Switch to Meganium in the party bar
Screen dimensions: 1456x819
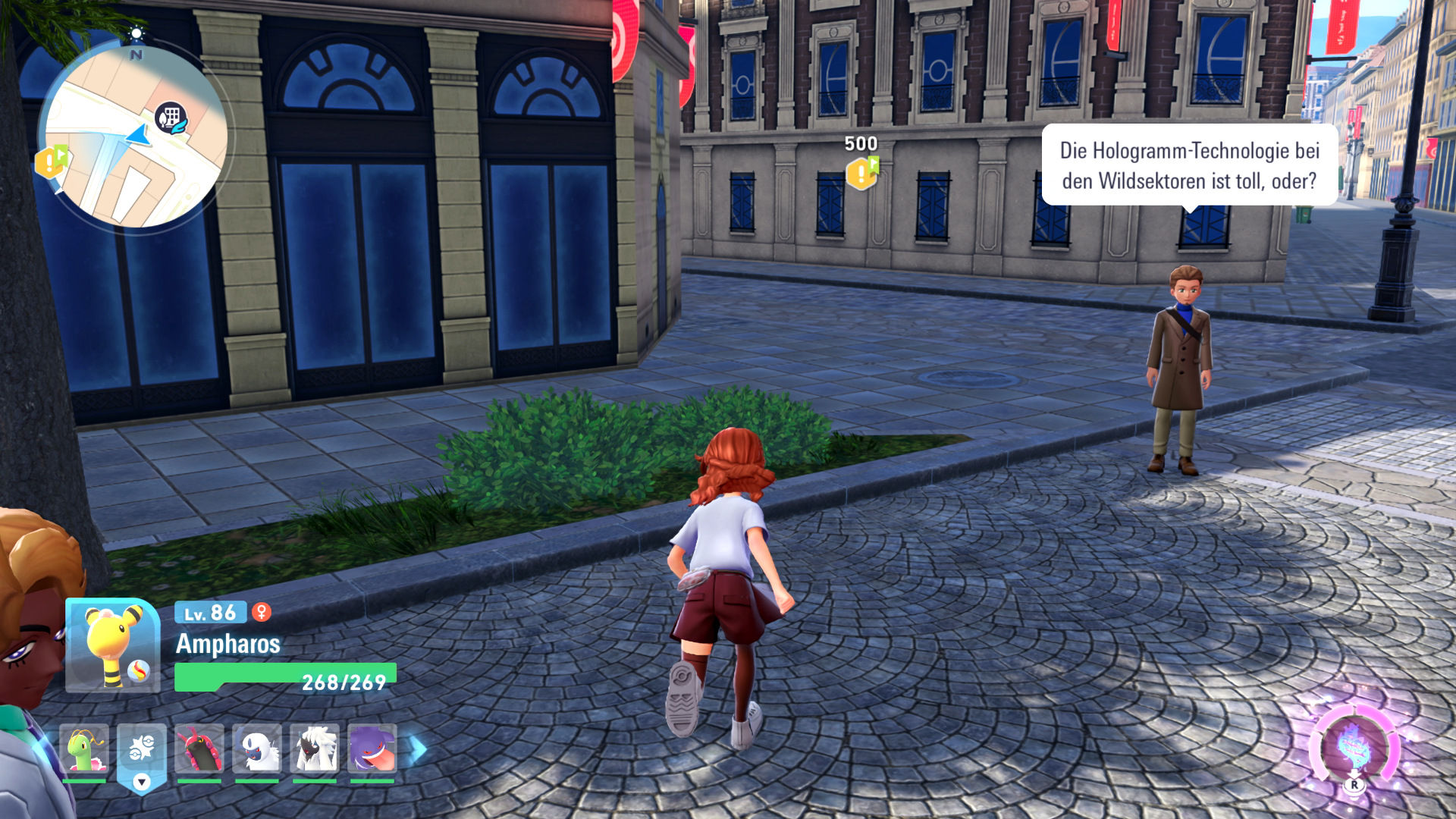pyautogui.click(x=84, y=750)
